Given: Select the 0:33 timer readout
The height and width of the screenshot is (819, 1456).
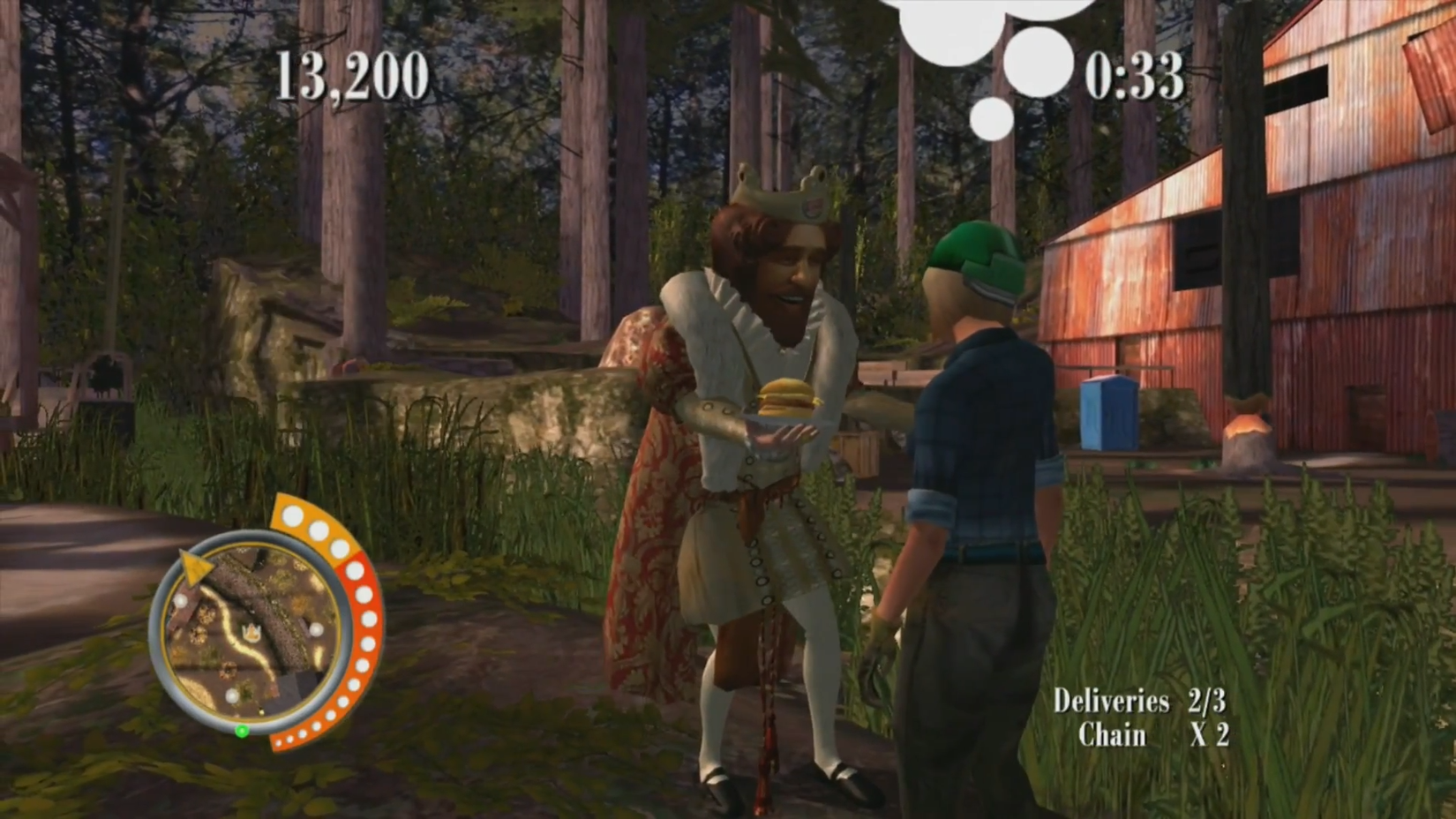Looking at the screenshot, I should pyautogui.click(x=1136, y=78).
